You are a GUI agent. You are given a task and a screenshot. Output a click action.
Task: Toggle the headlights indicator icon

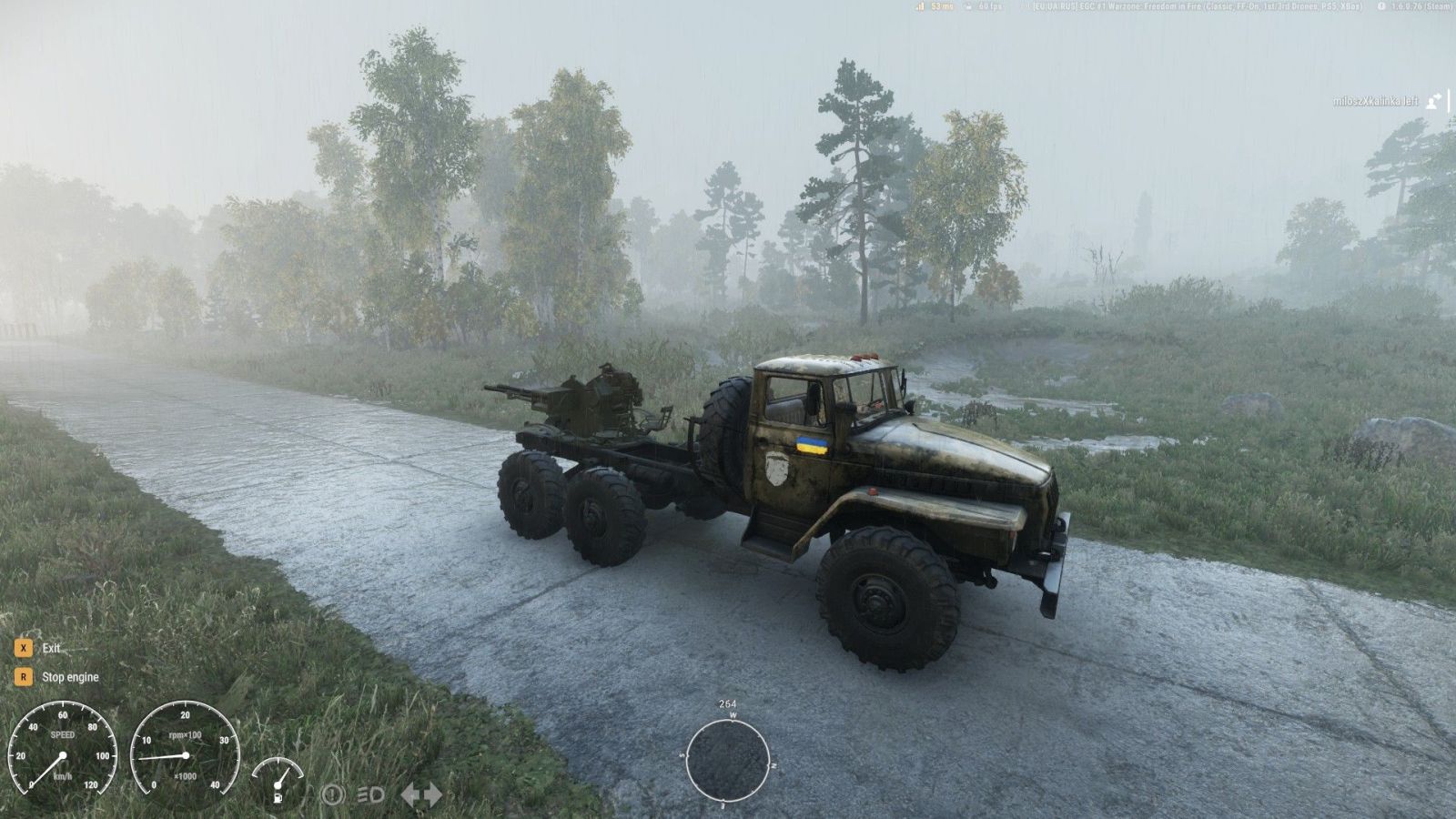pyautogui.click(x=370, y=794)
